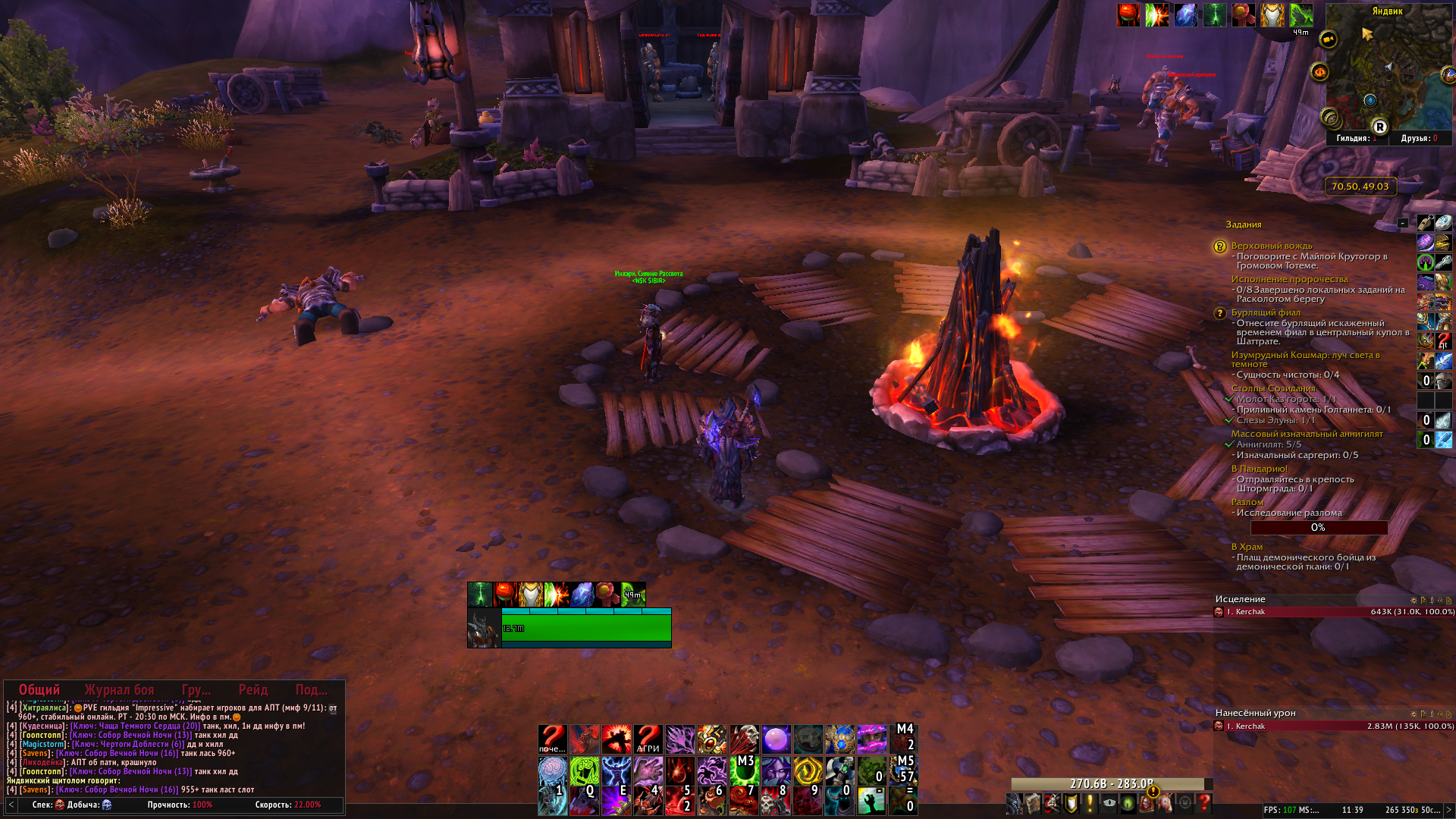Collapse the Задания quest tracker
Image resolution: width=1456 pixels, height=819 pixels.
(1402, 224)
